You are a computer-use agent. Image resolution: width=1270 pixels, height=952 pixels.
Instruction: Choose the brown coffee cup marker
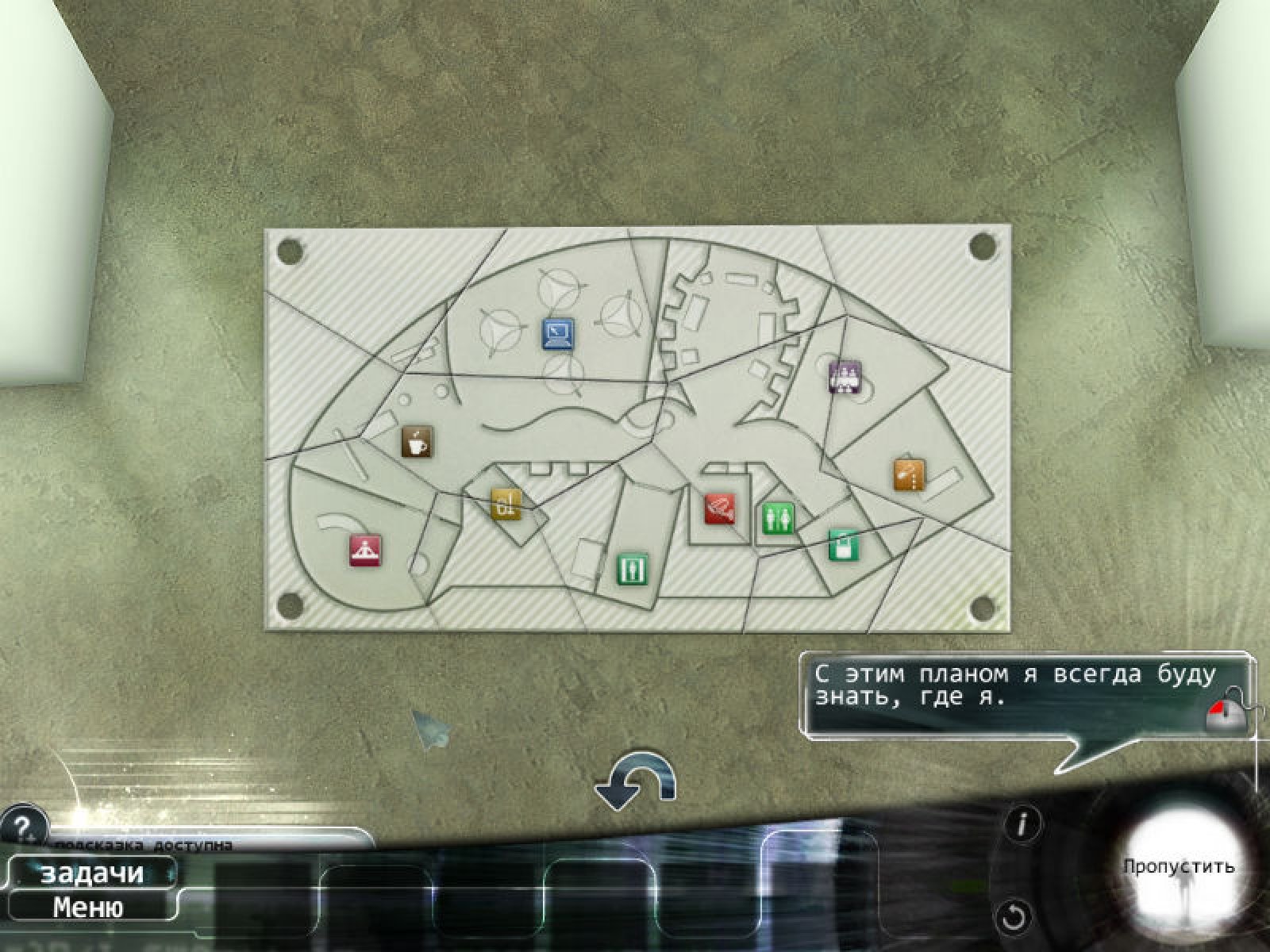pyautogui.click(x=417, y=441)
